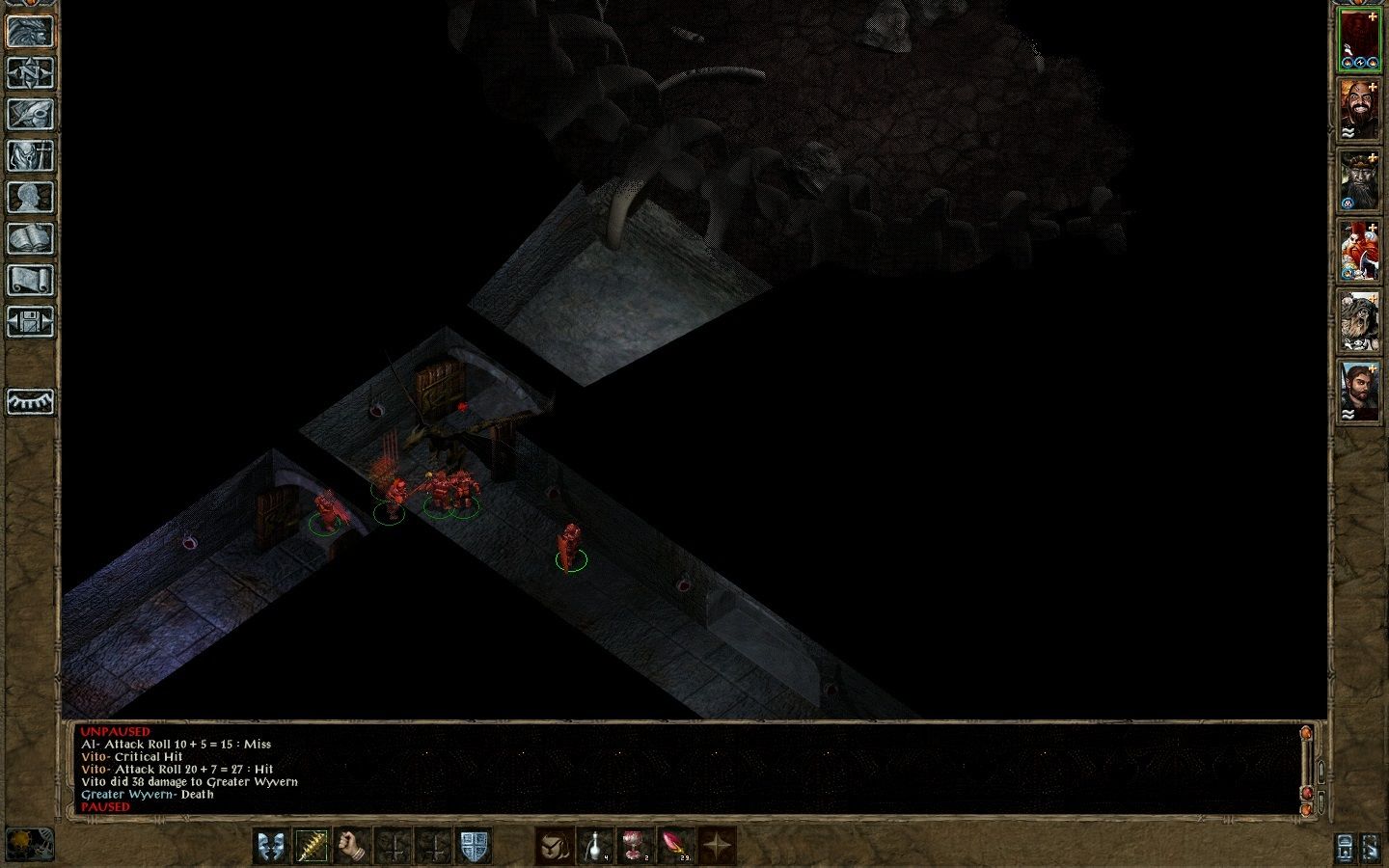Select the masks ability icon on the action bar
This screenshot has width=1389, height=868.
pyautogui.click(x=270, y=847)
